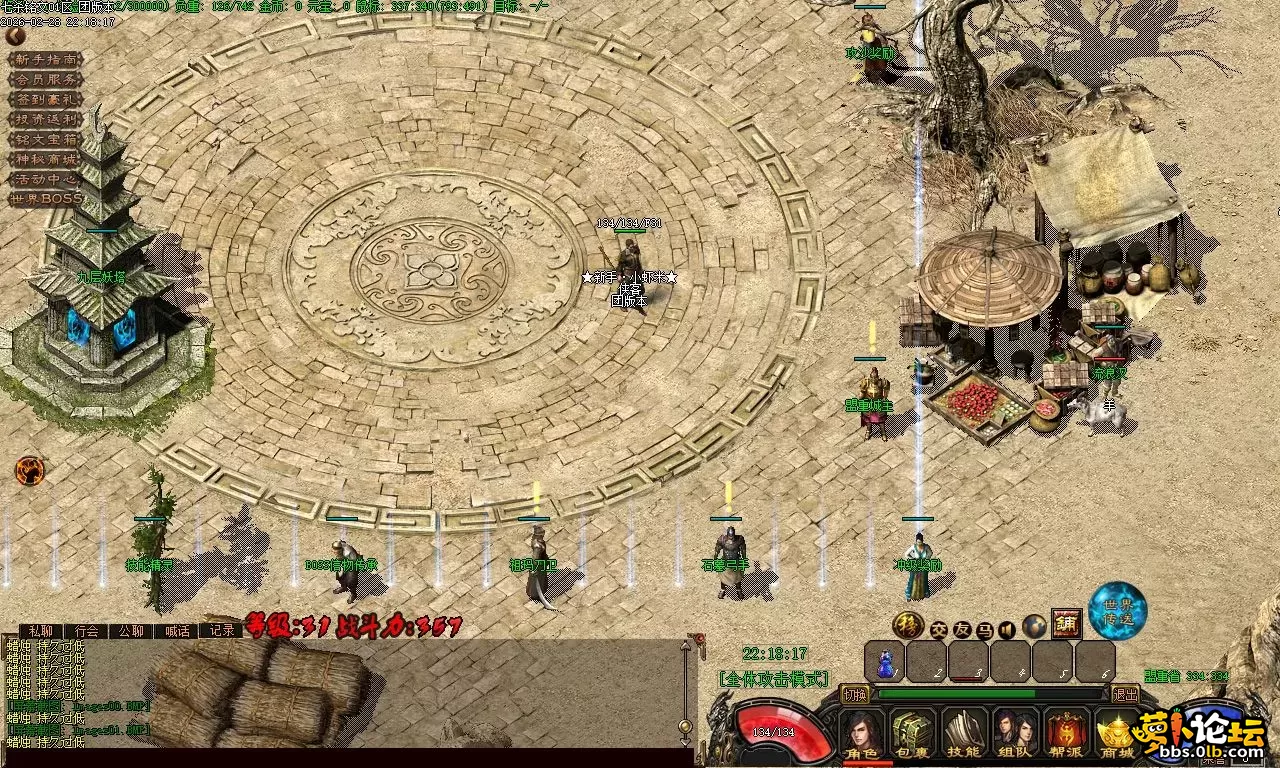Select the blue potion hotbar slot
Image resolution: width=1280 pixels, height=768 pixels.
[885, 662]
